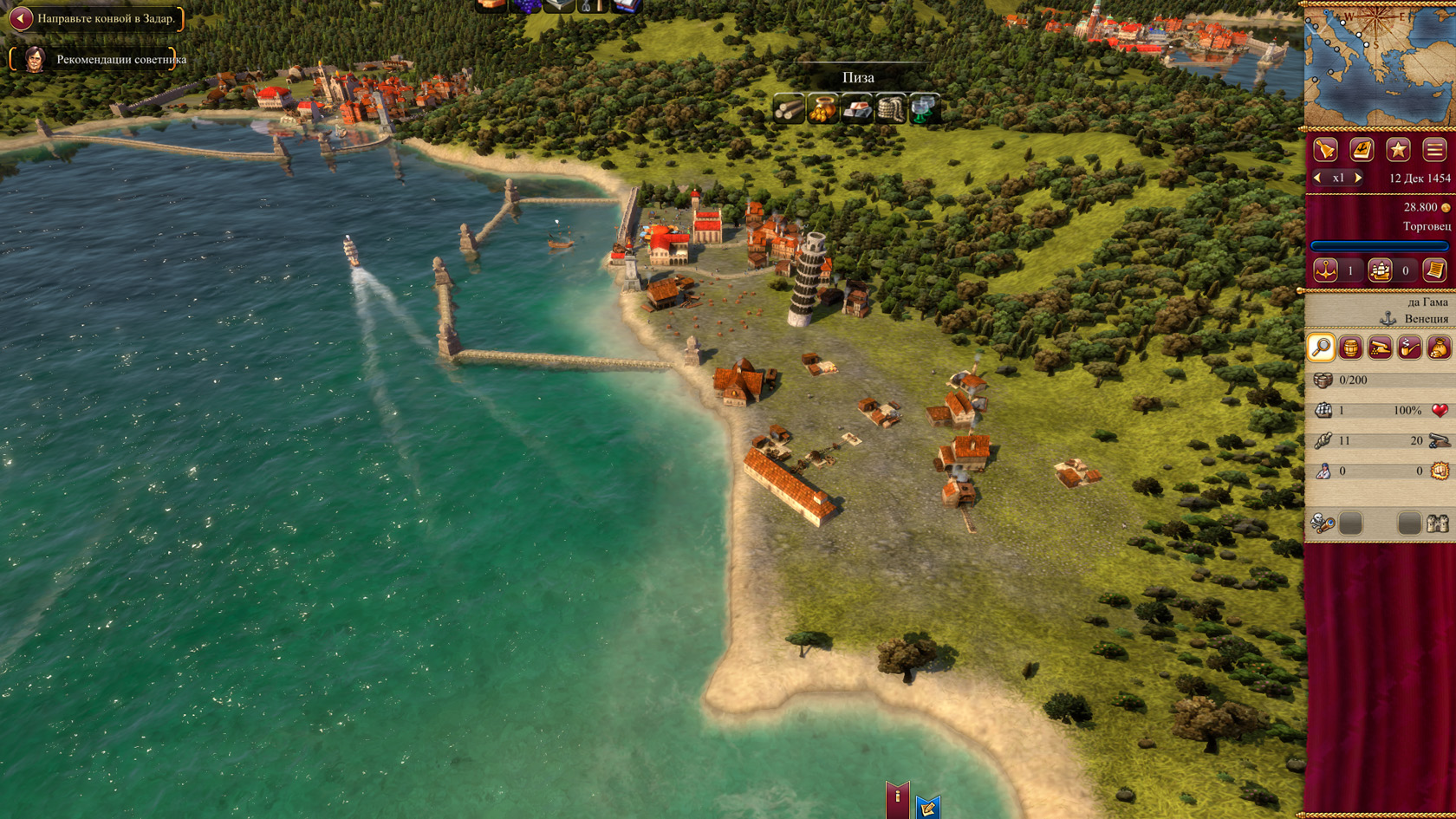
Task: Open the scroll document button
Action: pos(1434,270)
